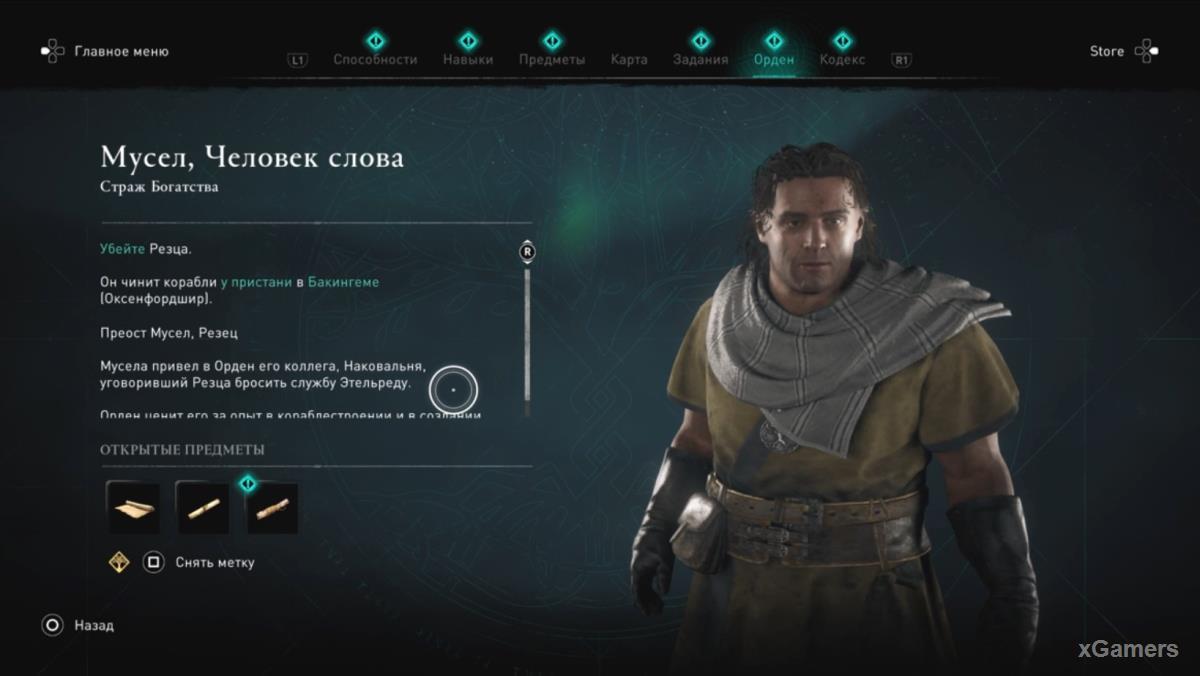Click Снять метку to untrack target
This screenshot has height=676, width=1200.
click(214, 562)
